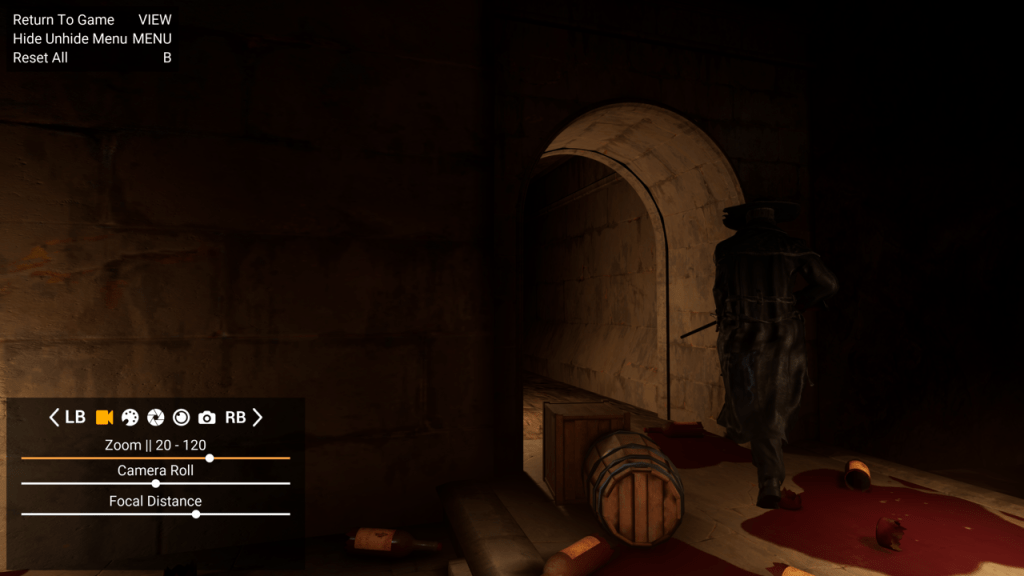Screen dimensions: 1024x576
Task: Click the left arrow to previous tab
Action: (x=54, y=417)
